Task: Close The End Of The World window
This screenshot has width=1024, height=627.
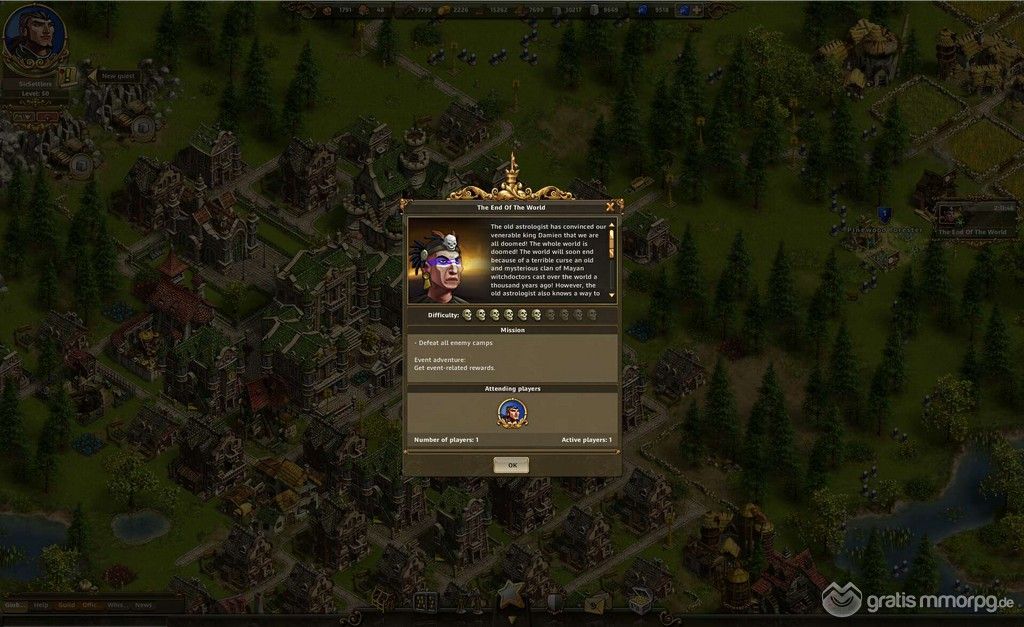Action: [609, 207]
